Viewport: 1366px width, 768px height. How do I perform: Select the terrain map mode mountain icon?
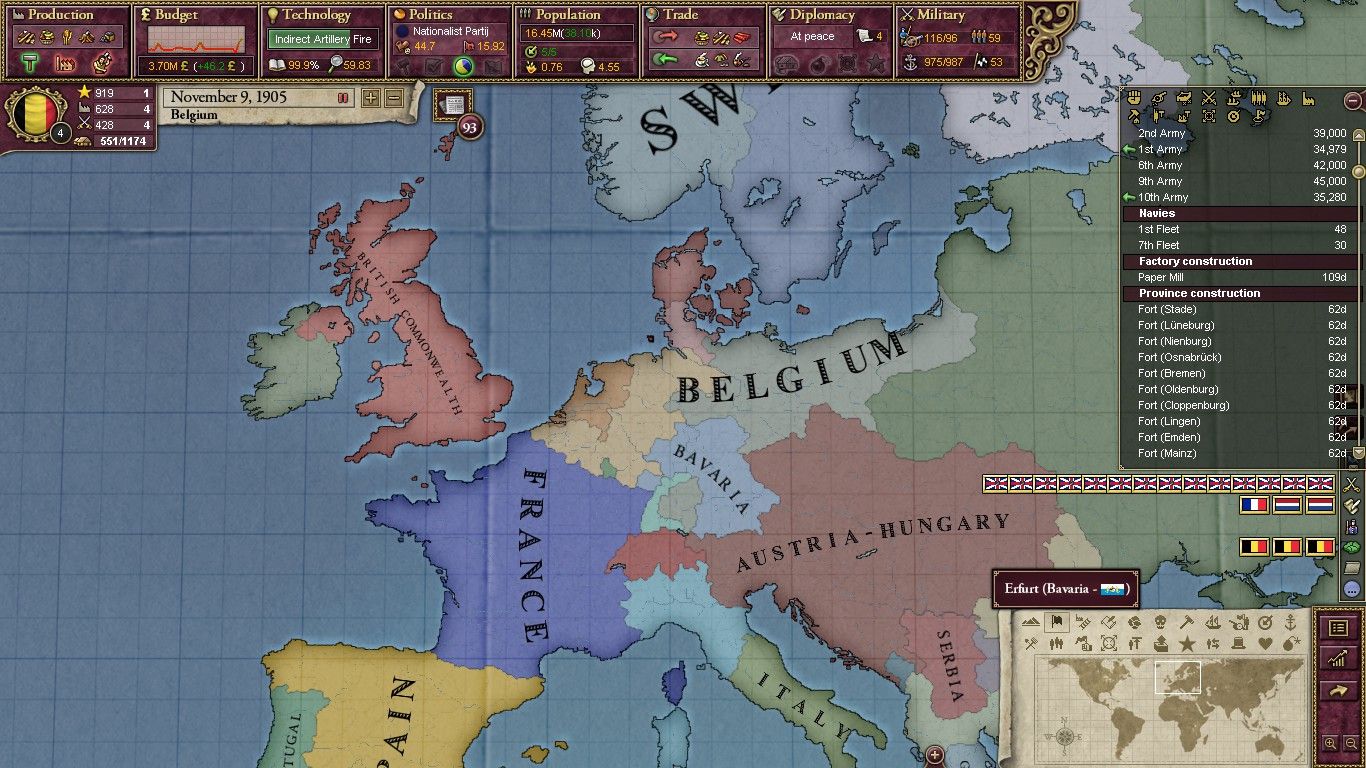click(1031, 620)
